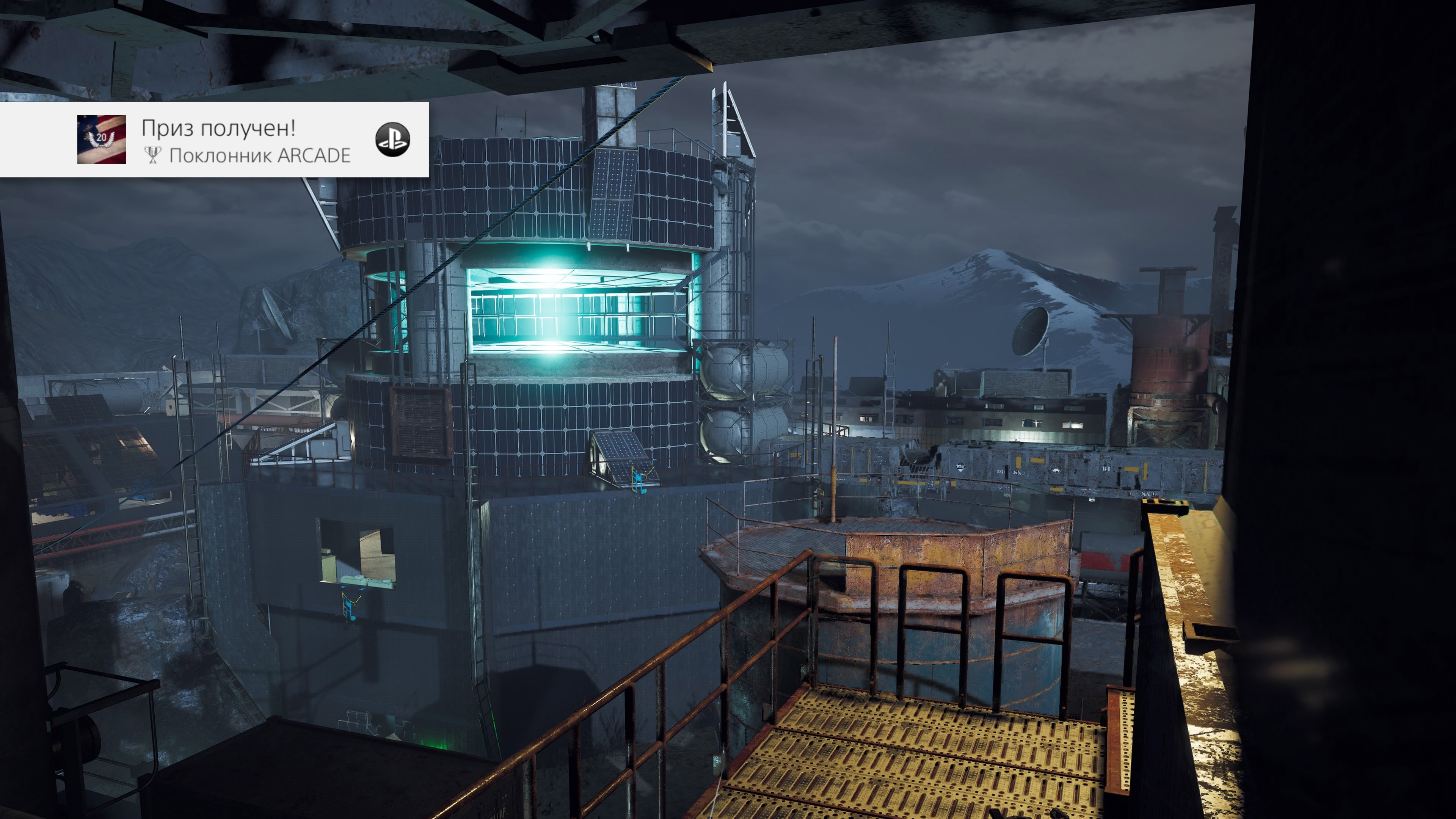Open the Поклонник ARCADE trophy notification
The height and width of the screenshot is (819, 1456).
(246, 141)
